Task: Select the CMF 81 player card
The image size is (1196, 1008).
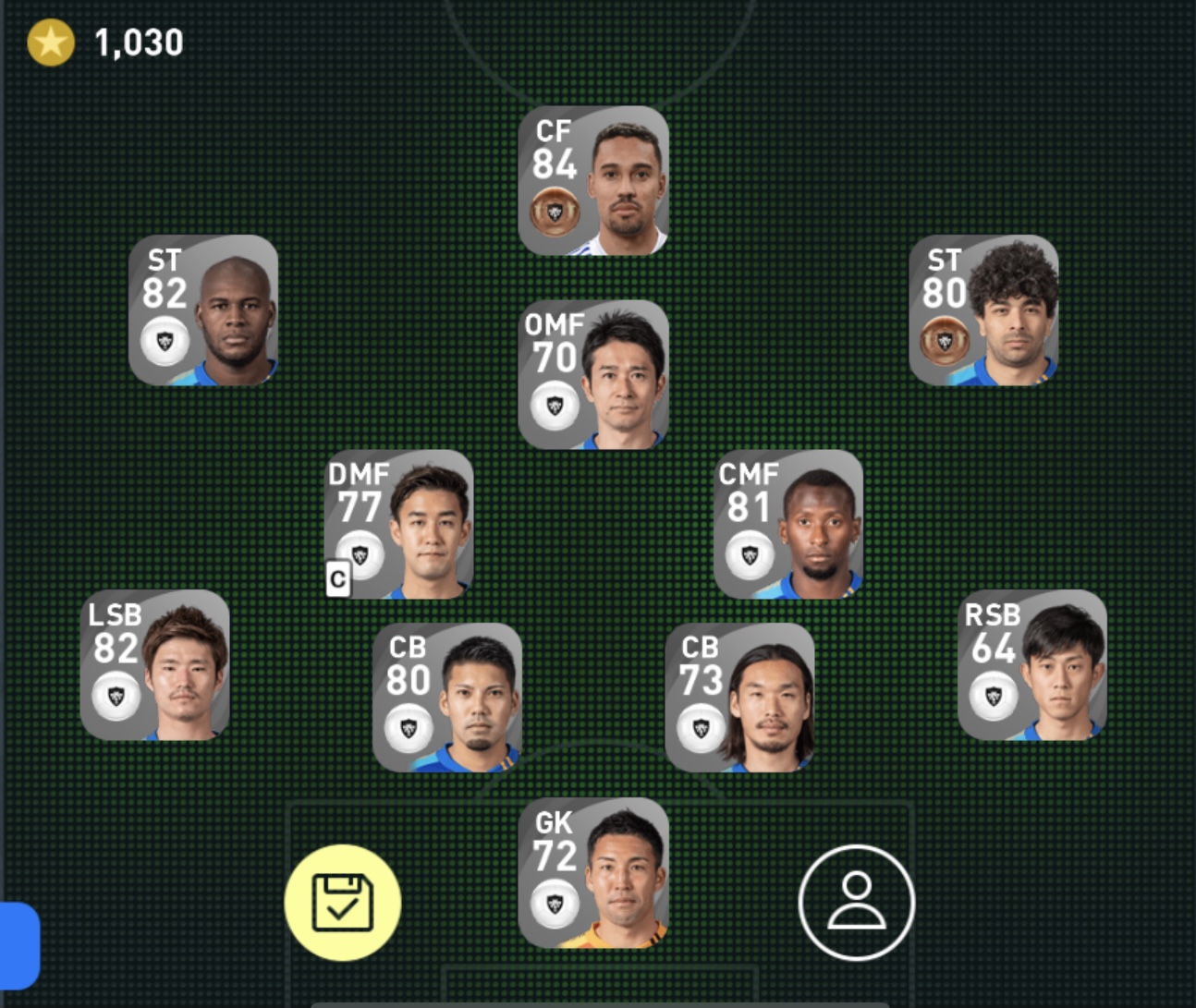Action: click(x=788, y=525)
